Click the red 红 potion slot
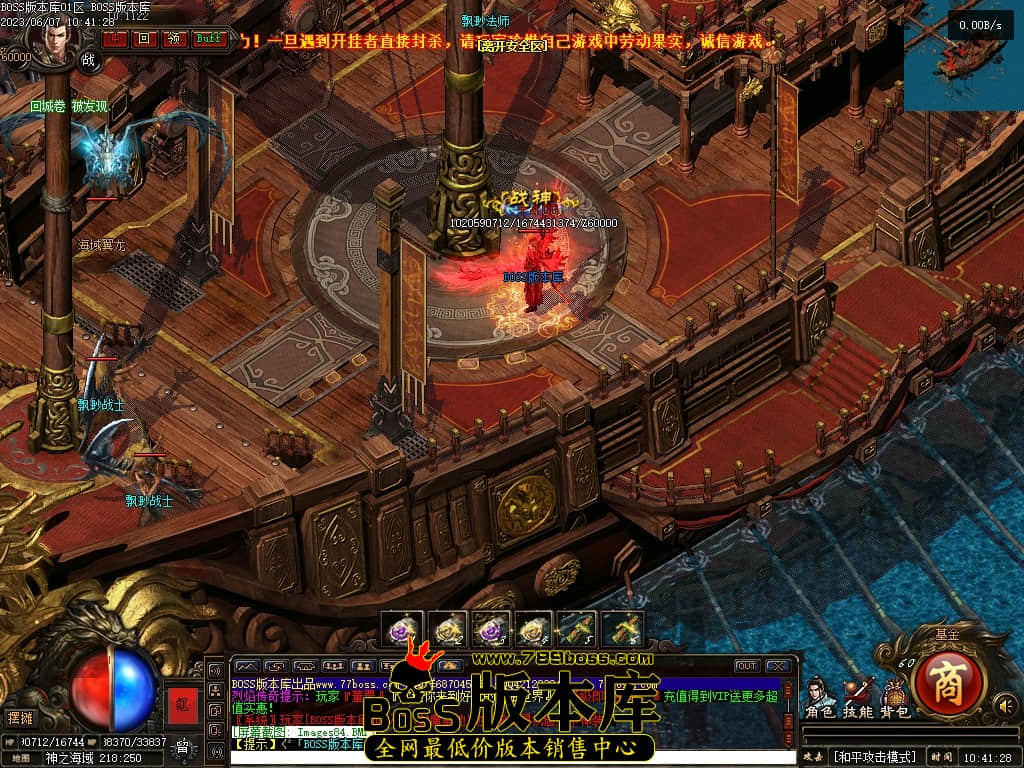Image resolution: width=1024 pixels, height=768 pixels. 182,703
